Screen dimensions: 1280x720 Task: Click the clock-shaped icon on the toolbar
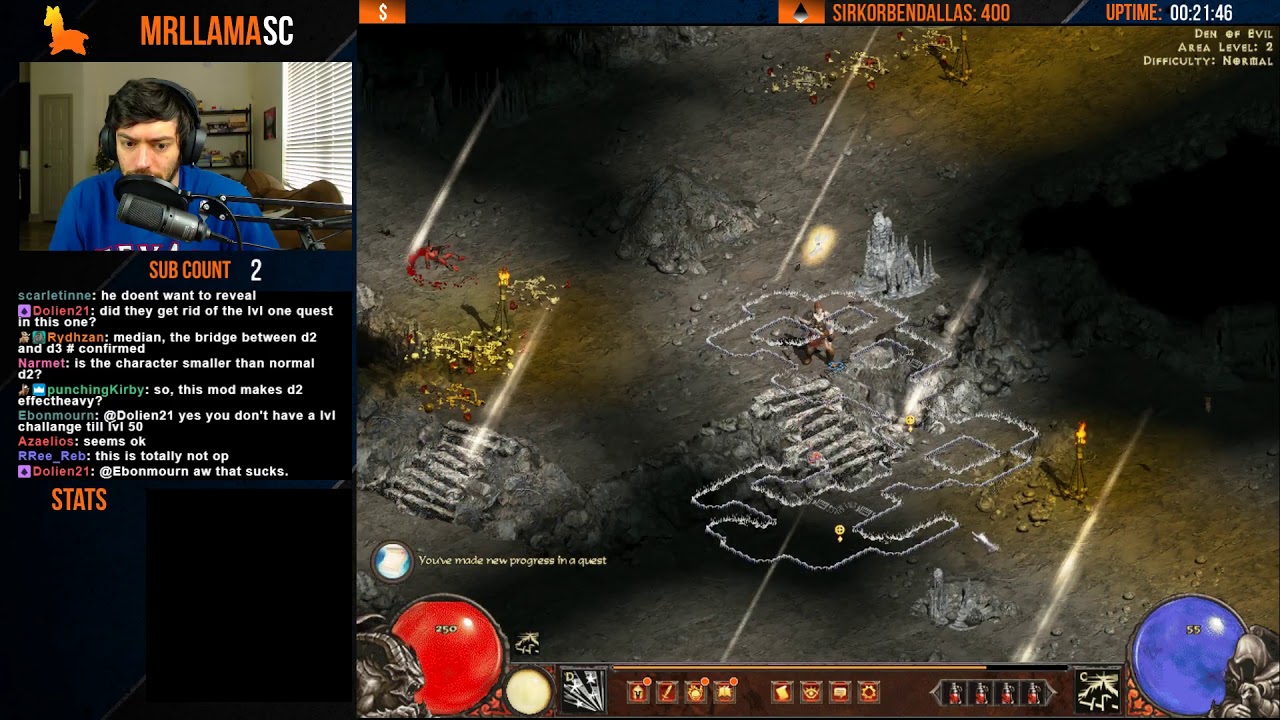click(697, 691)
